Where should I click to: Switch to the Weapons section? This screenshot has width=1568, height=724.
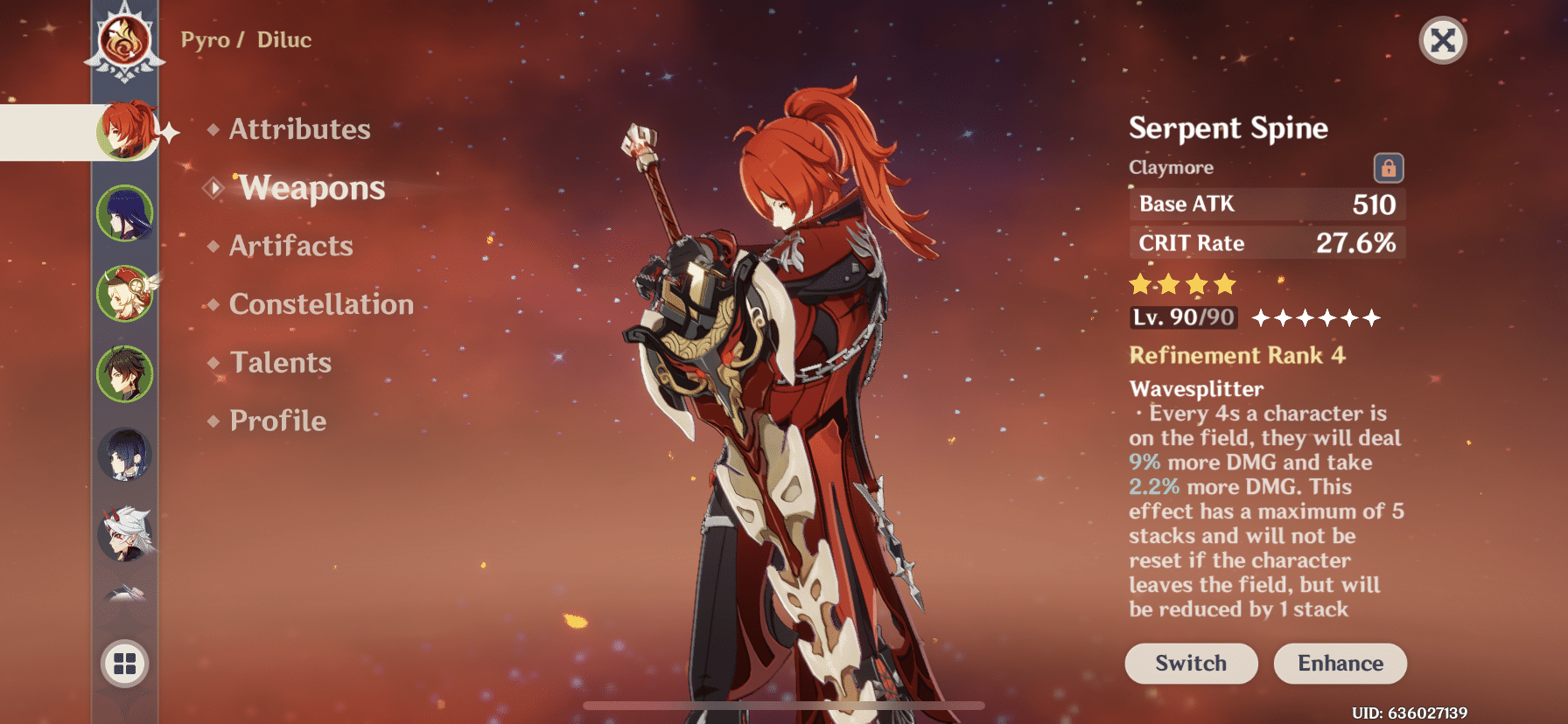pyautogui.click(x=311, y=187)
